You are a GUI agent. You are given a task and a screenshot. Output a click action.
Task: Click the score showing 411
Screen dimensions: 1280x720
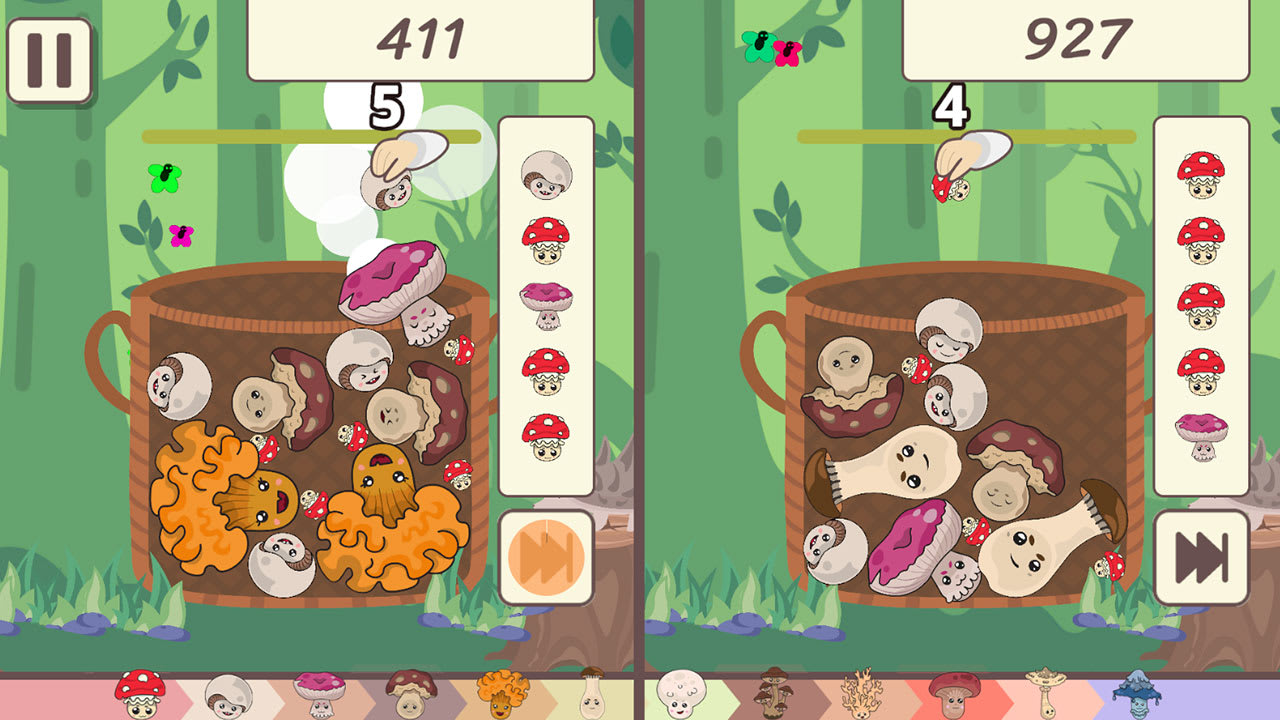[x=424, y=36]
